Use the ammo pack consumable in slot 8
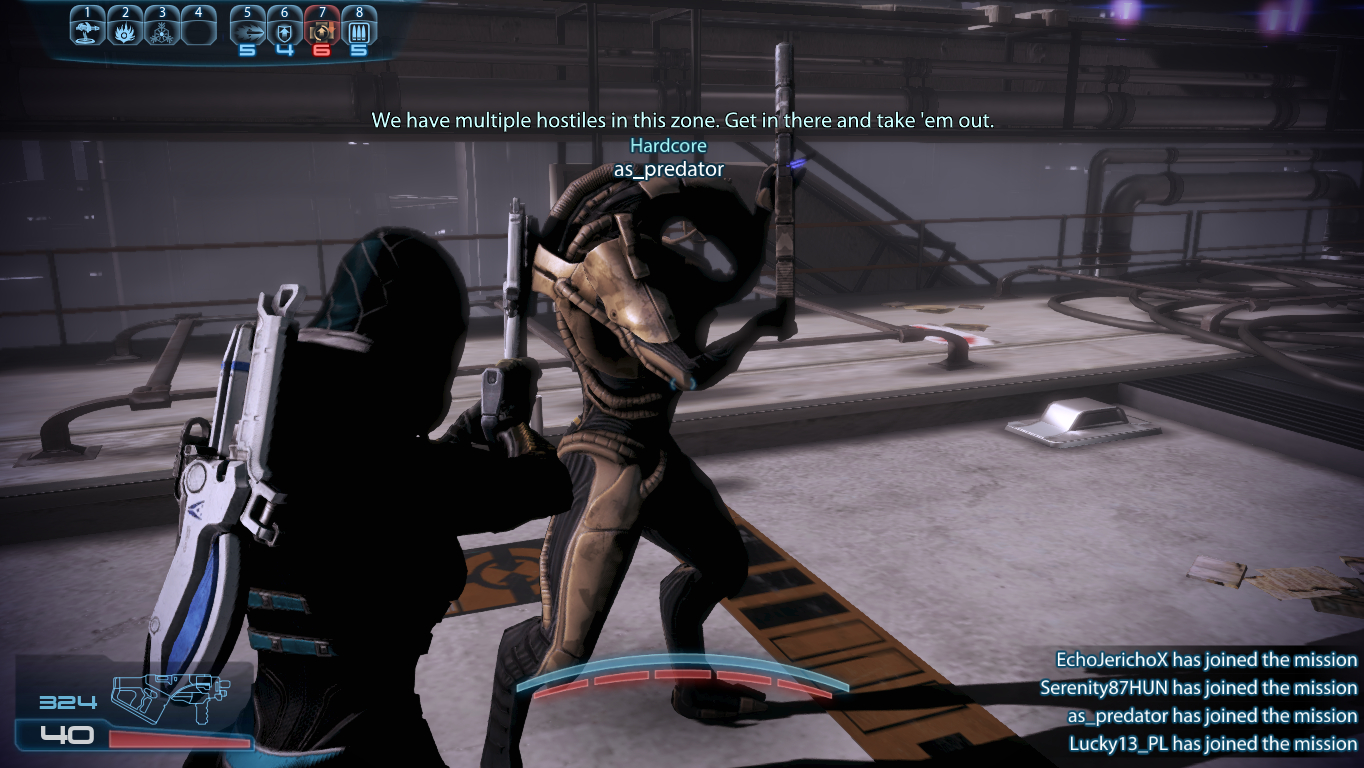 click(358, 30)
